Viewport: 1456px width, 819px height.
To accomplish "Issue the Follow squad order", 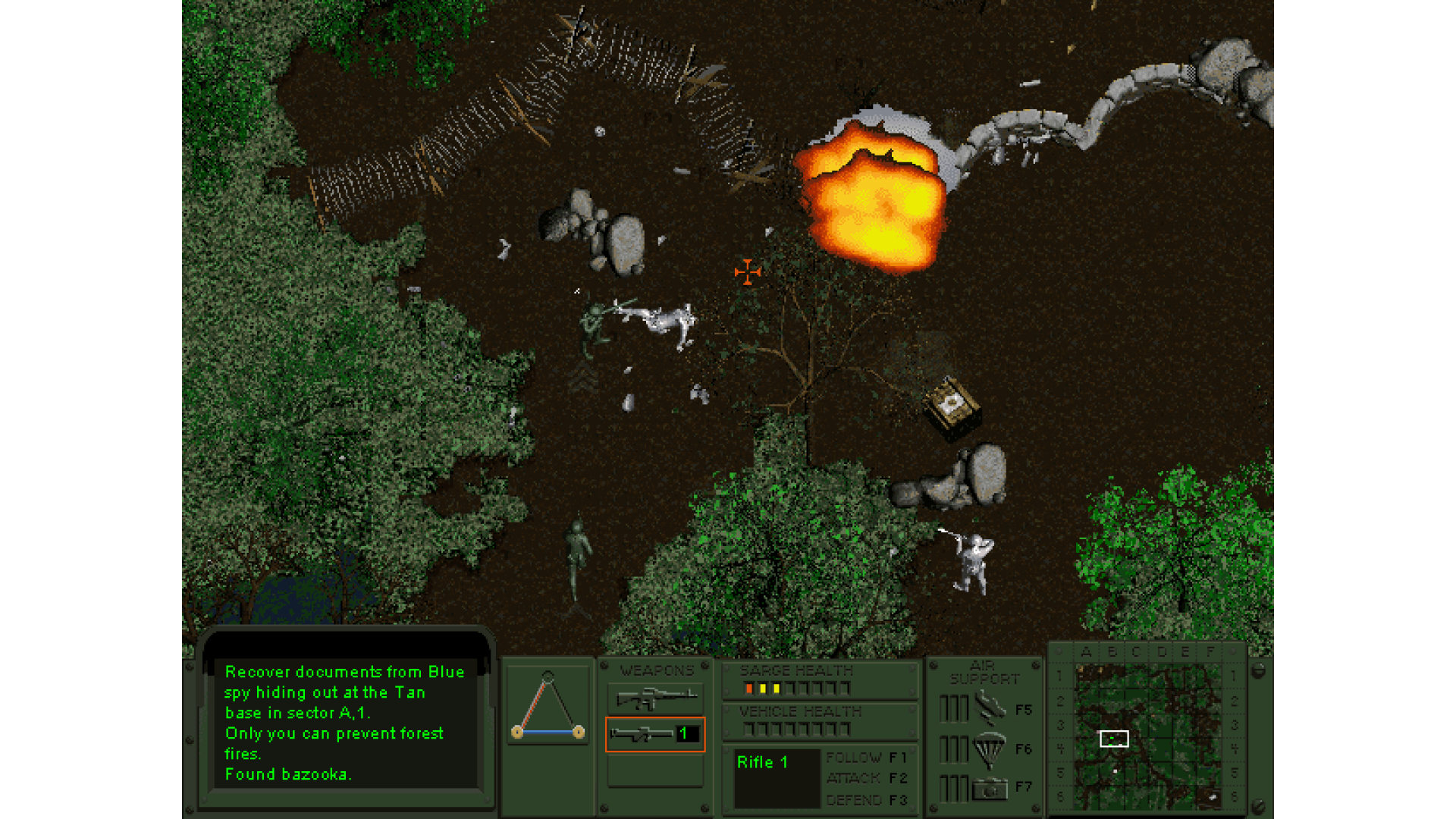I will pyautogui.click(x=866, y=758).
